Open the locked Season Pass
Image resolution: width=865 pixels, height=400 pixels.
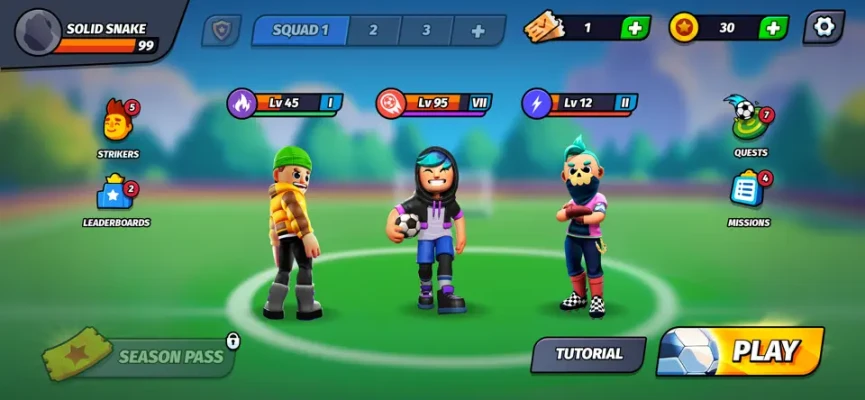click(142, 356)
